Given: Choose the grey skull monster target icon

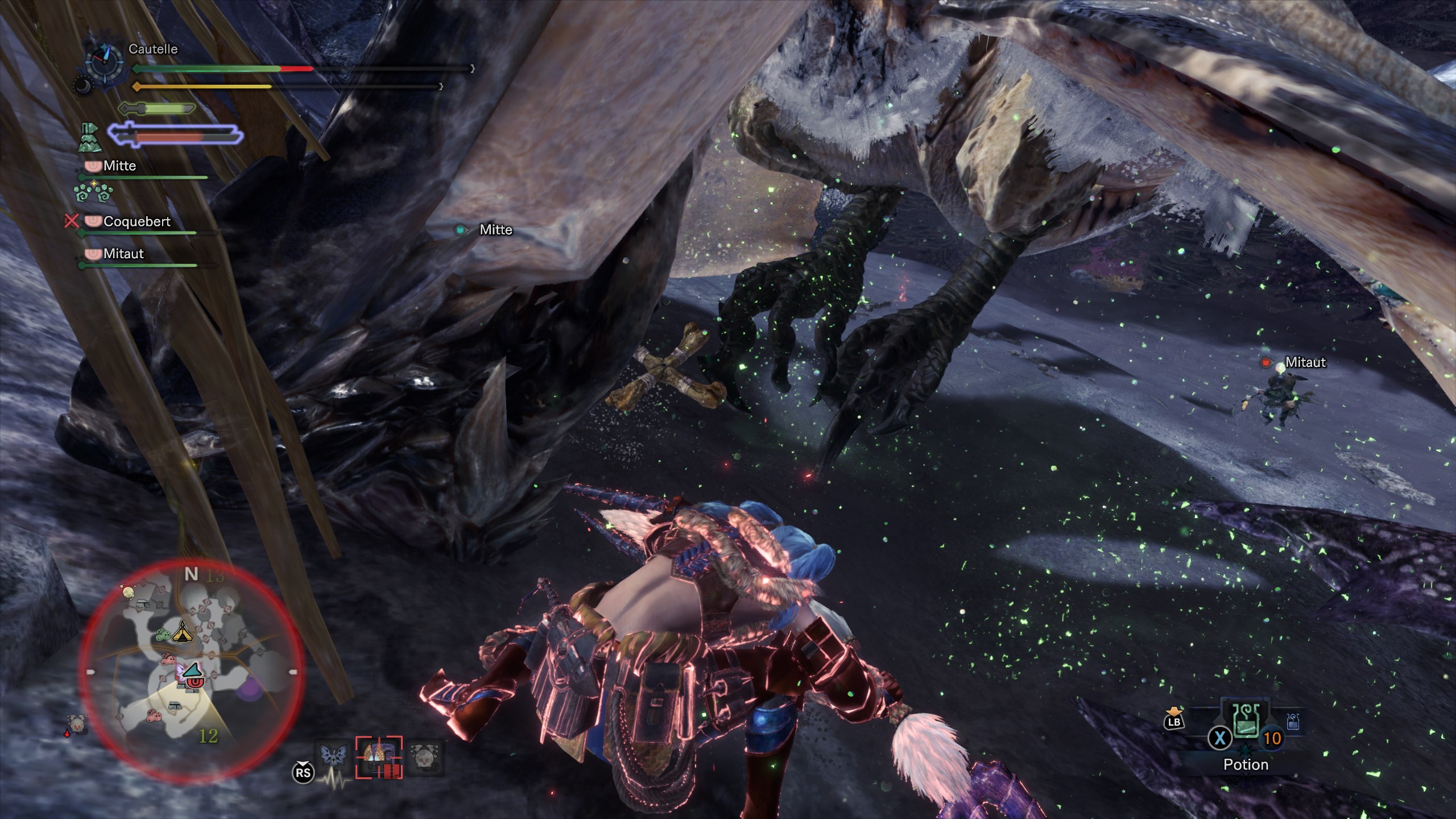Looking at the screenshot, I should (424, 756).
